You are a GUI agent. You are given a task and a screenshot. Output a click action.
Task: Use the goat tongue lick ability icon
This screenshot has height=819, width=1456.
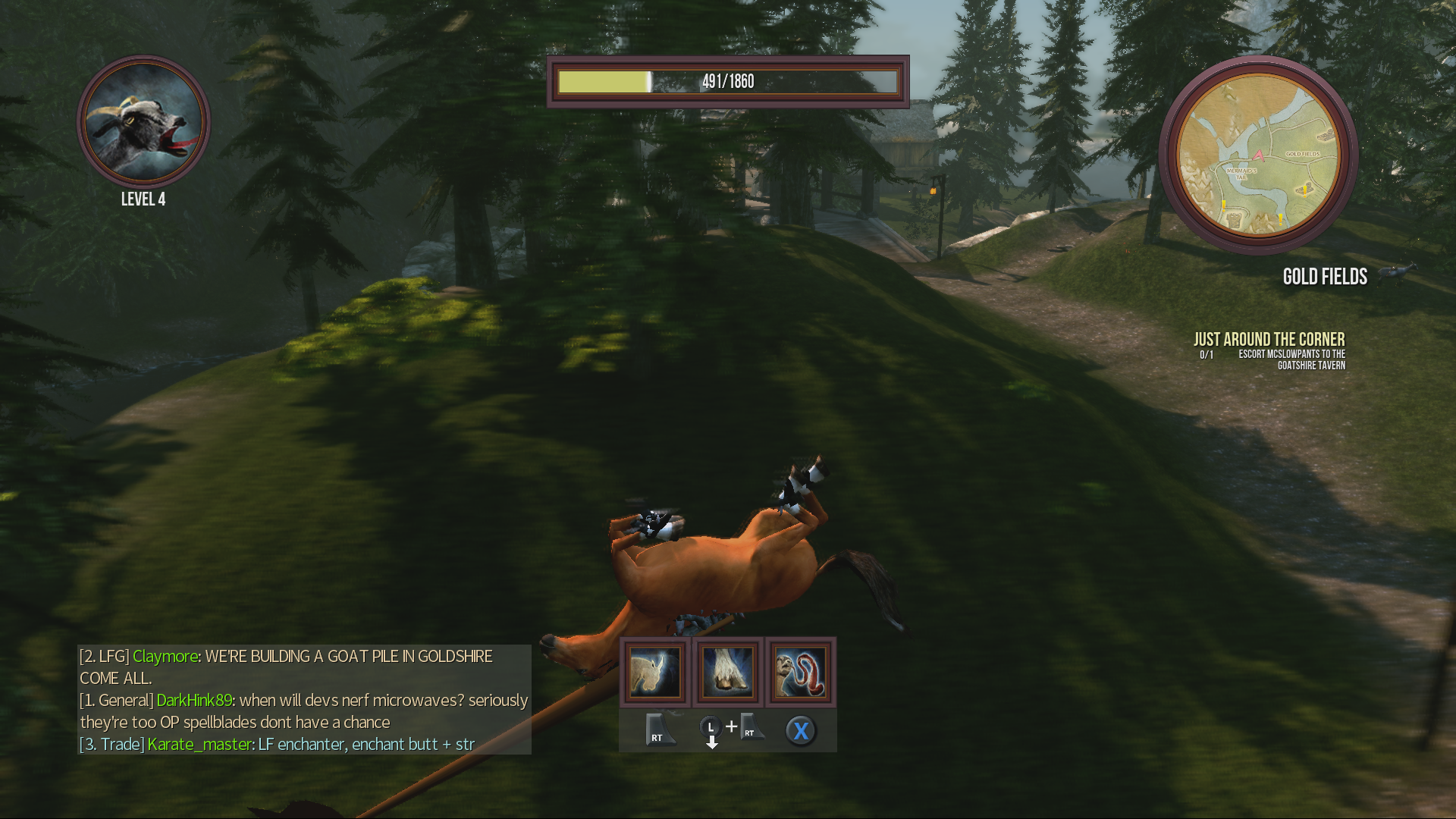pyautogui.click(x=801, y=672)
